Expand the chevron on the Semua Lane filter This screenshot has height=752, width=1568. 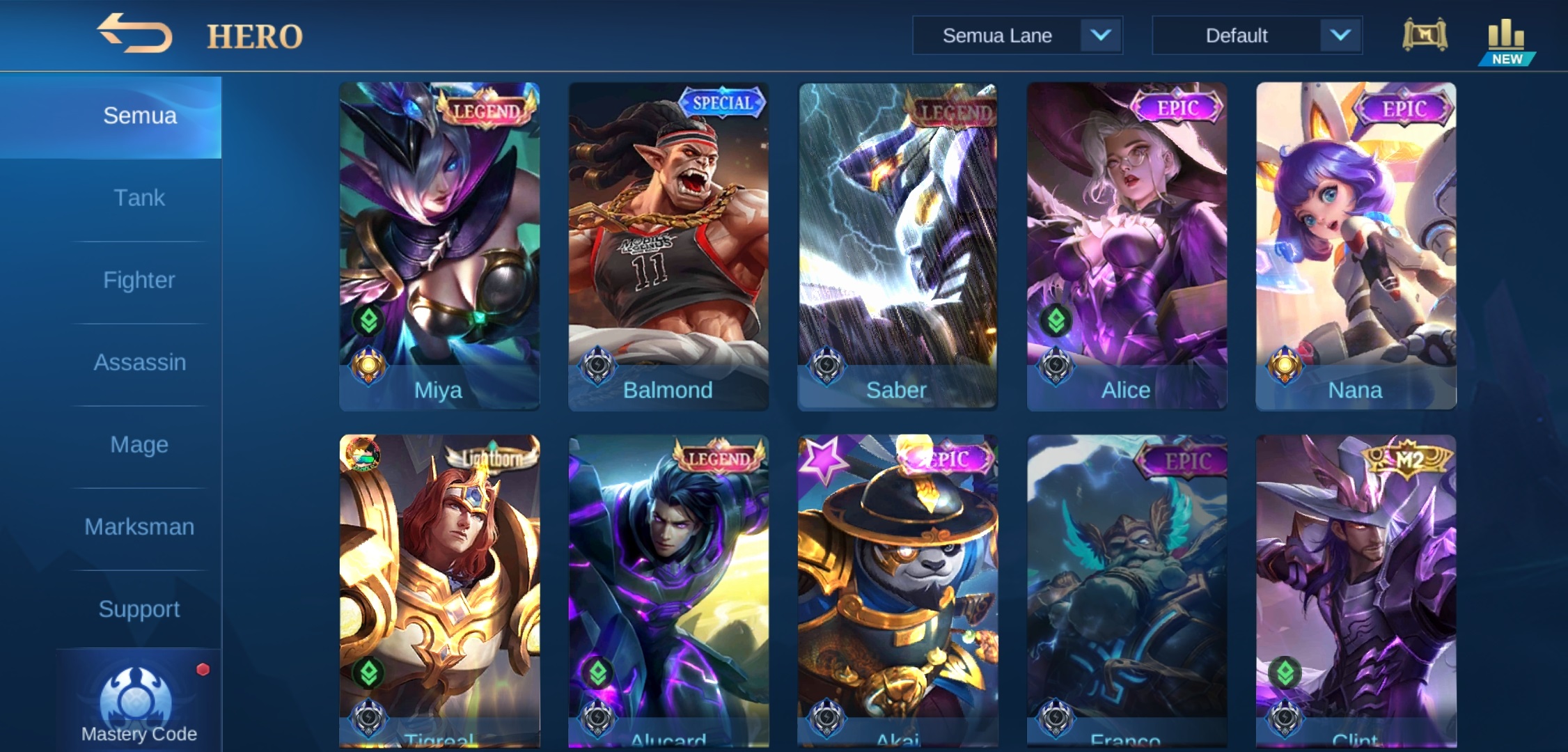pos(1104,35)
